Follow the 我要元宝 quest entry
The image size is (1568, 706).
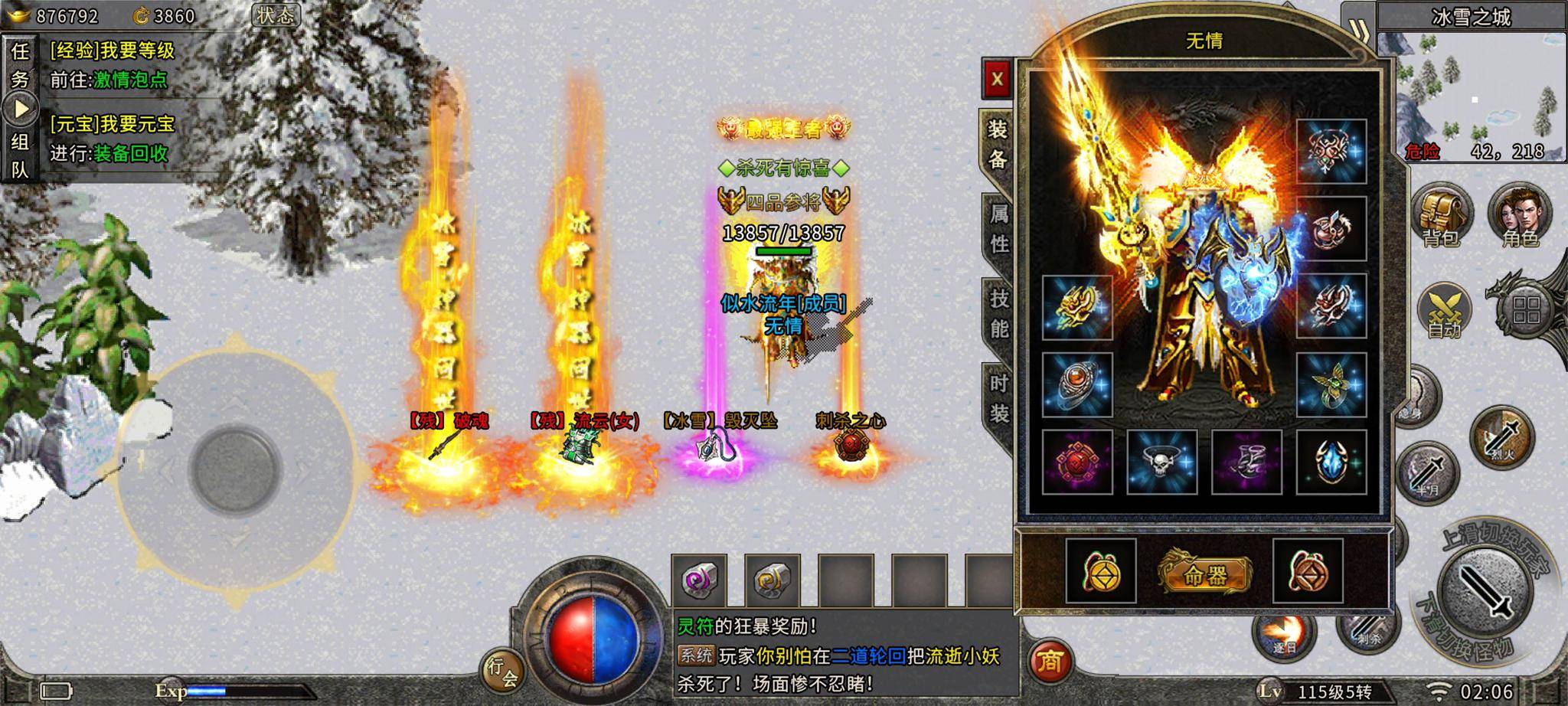click(112, 124)
